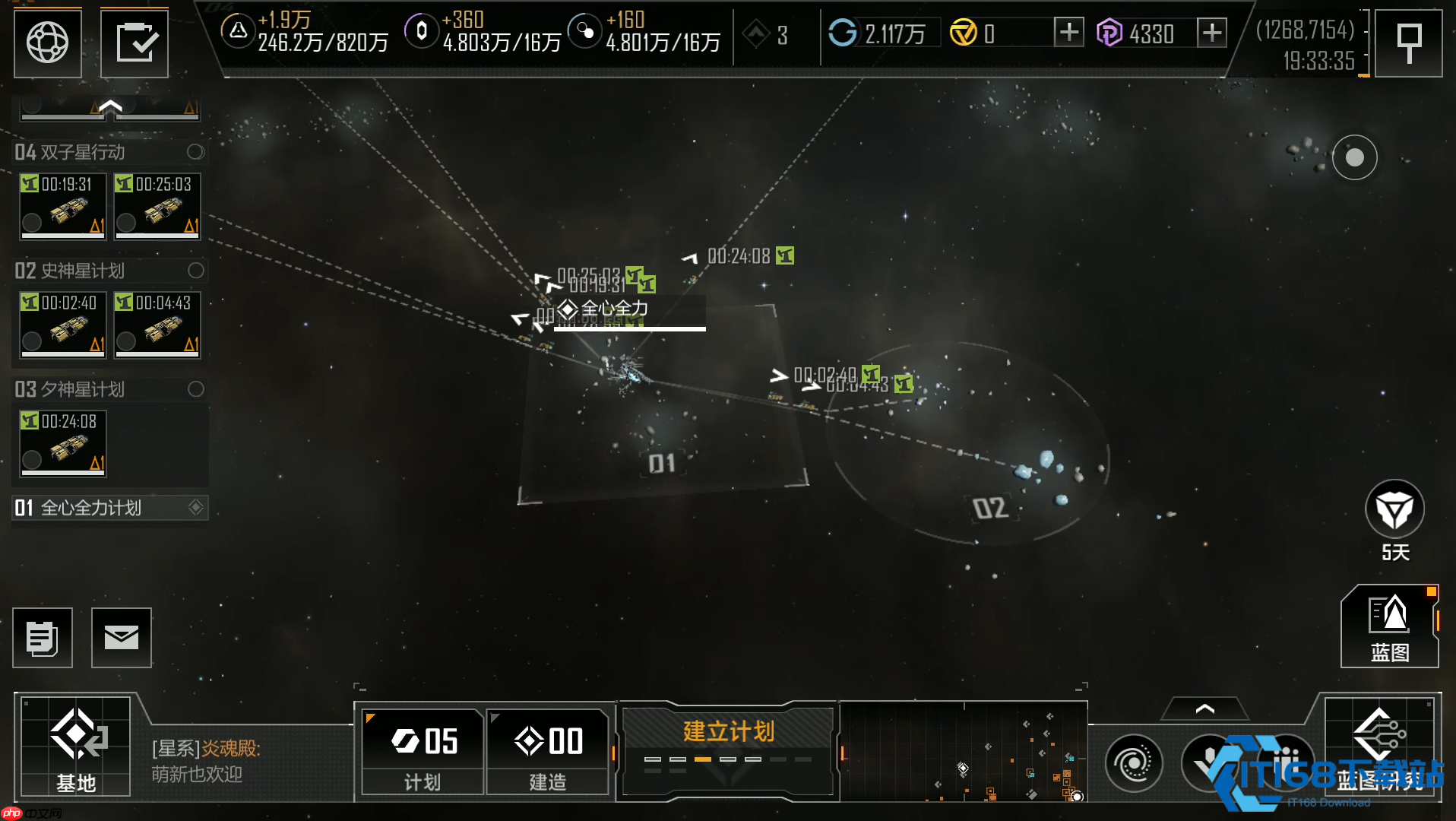Open the 建造 00 build tab
The height and width of the screenshot is (821, 1456).
(548, 751)
